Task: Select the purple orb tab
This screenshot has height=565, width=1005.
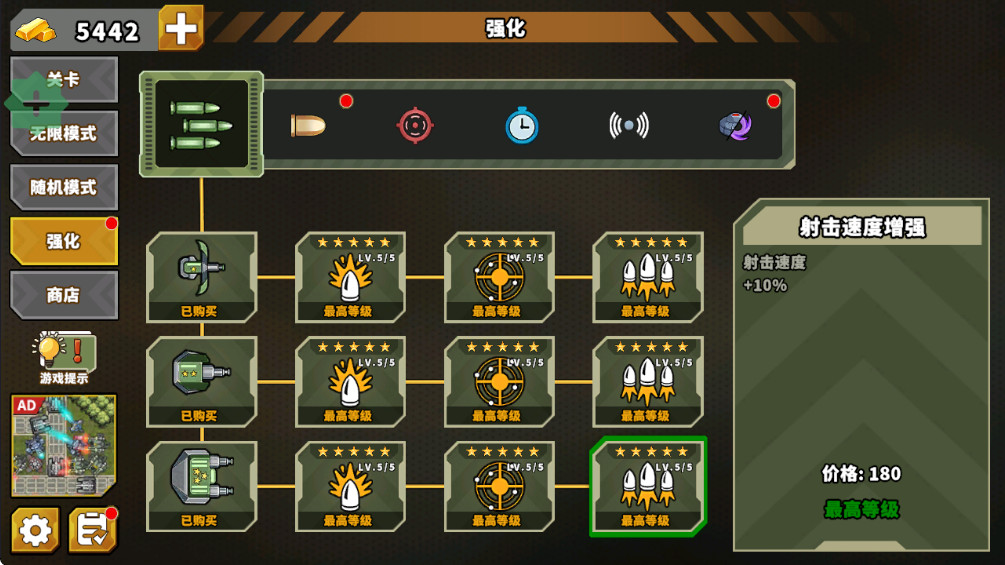Action: [735, 125]
